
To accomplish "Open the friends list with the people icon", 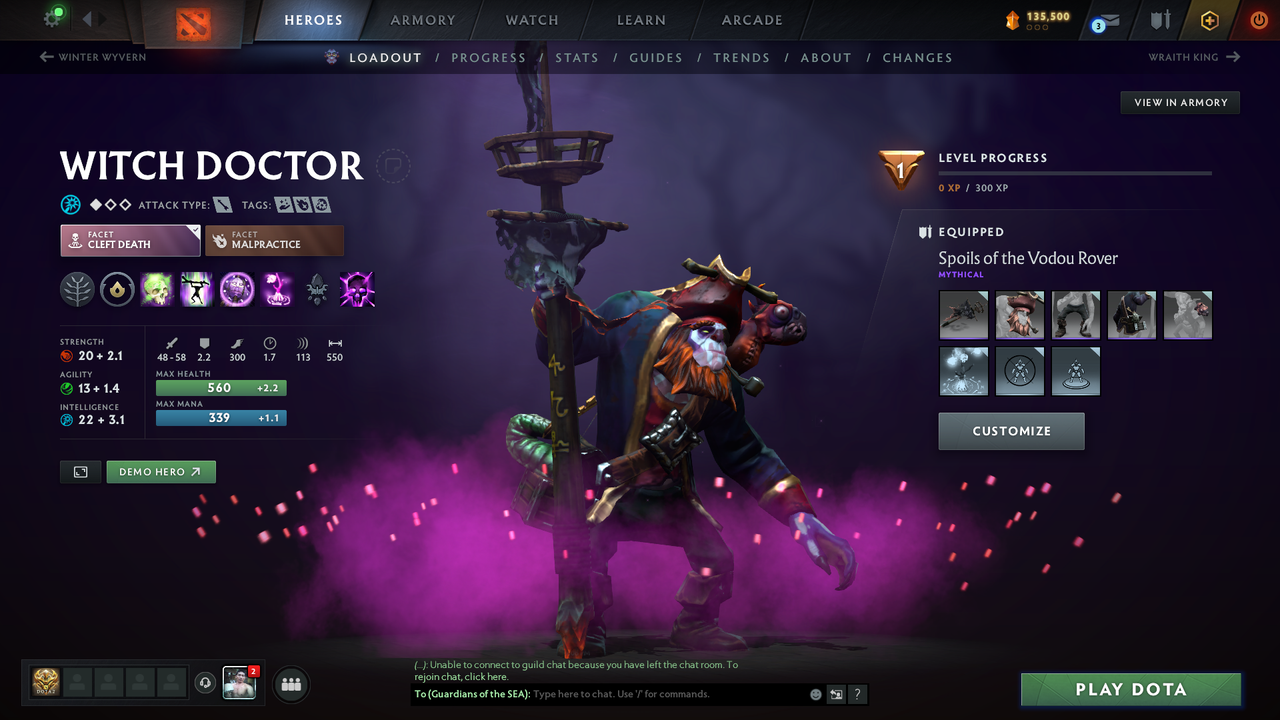I will point(289,684).
